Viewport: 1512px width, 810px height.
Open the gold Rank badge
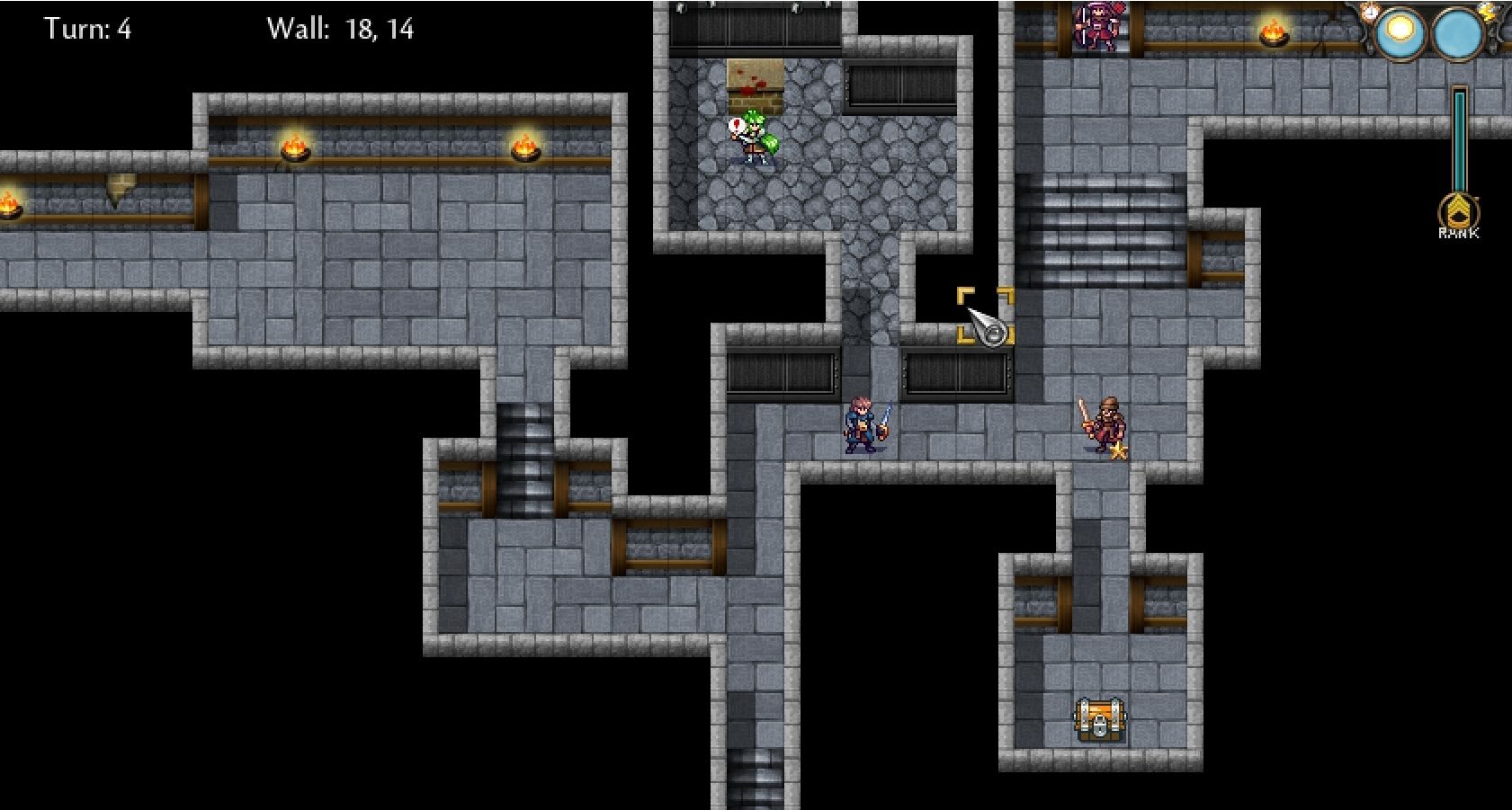pos(1457,213)
